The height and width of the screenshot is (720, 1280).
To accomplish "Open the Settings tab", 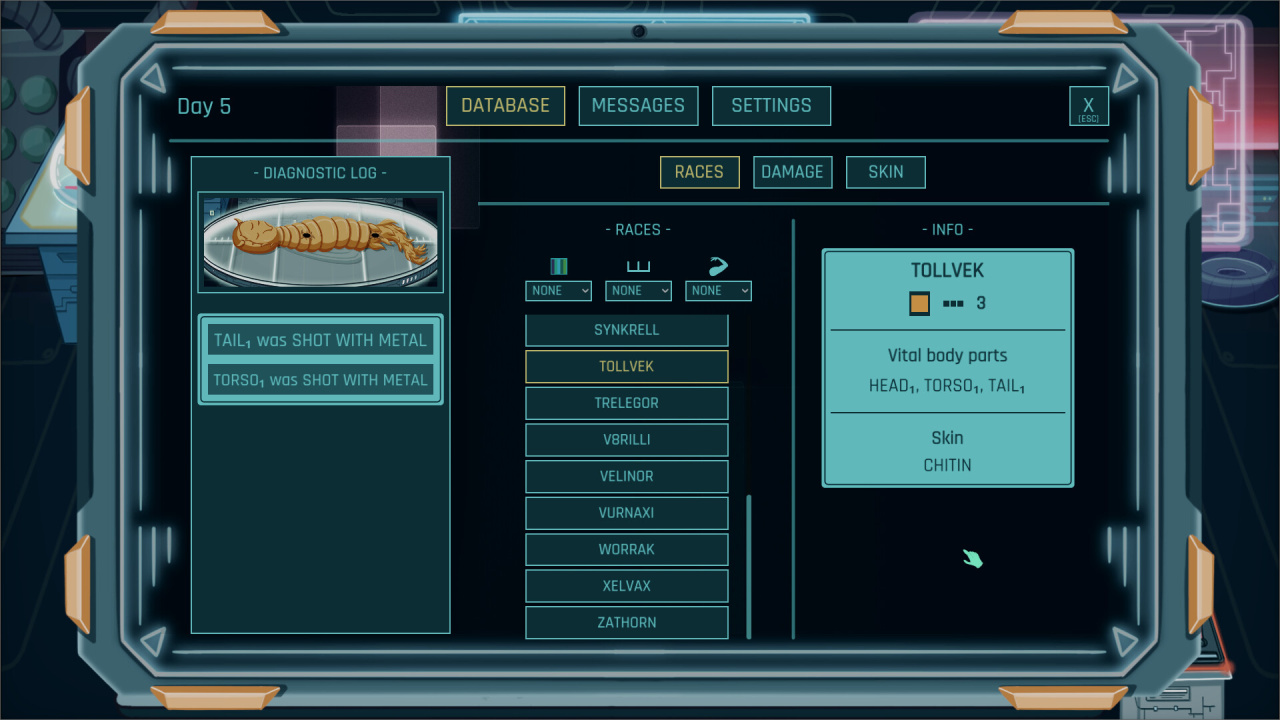I will (x=771, y=106).
